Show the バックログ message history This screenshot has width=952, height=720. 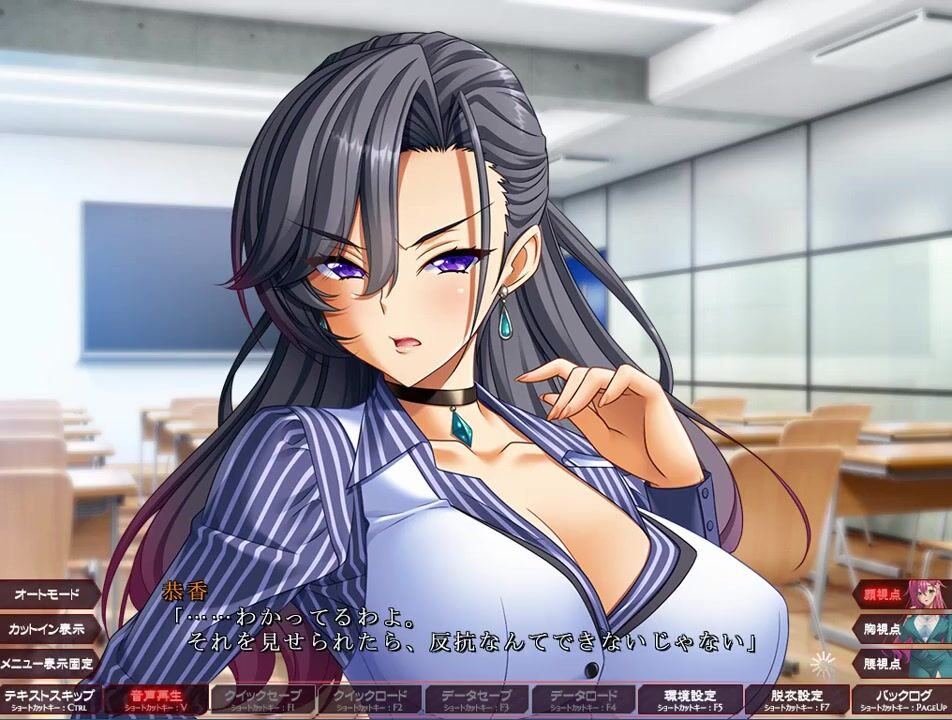[x=903, y=699]
